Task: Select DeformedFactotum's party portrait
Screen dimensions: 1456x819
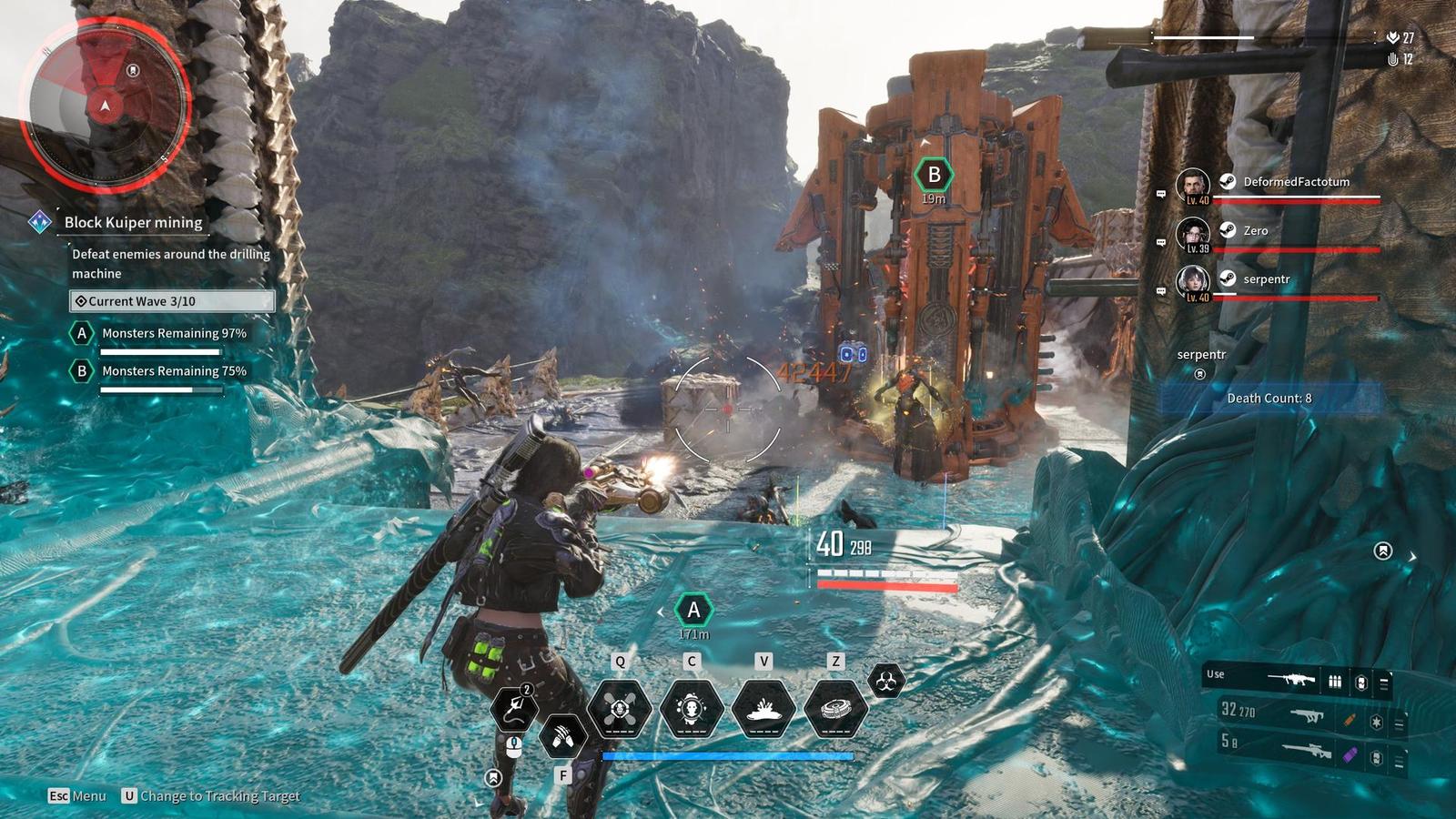Action: click(1192, 185)
